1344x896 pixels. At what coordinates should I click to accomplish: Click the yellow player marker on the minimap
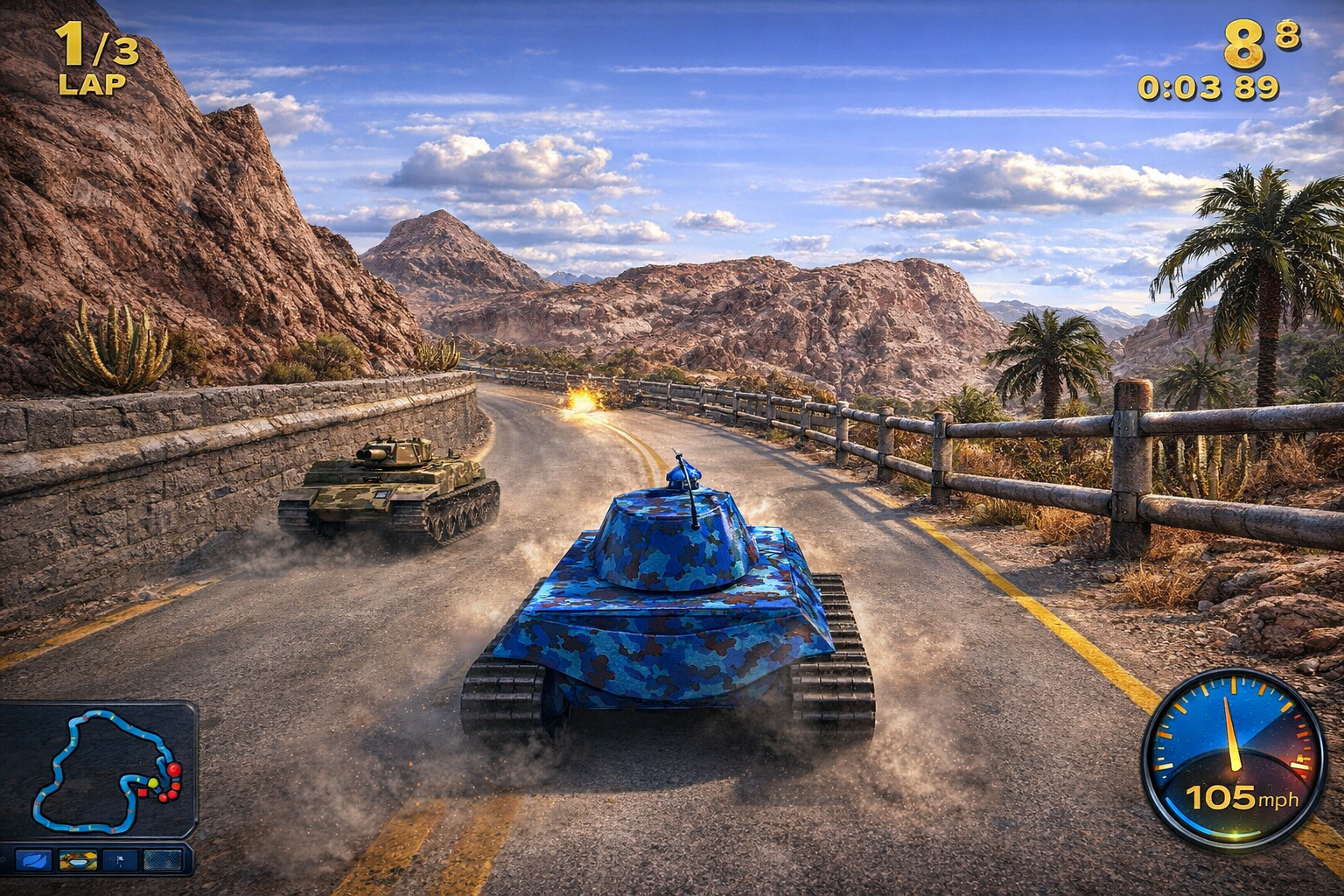(153, 782)
